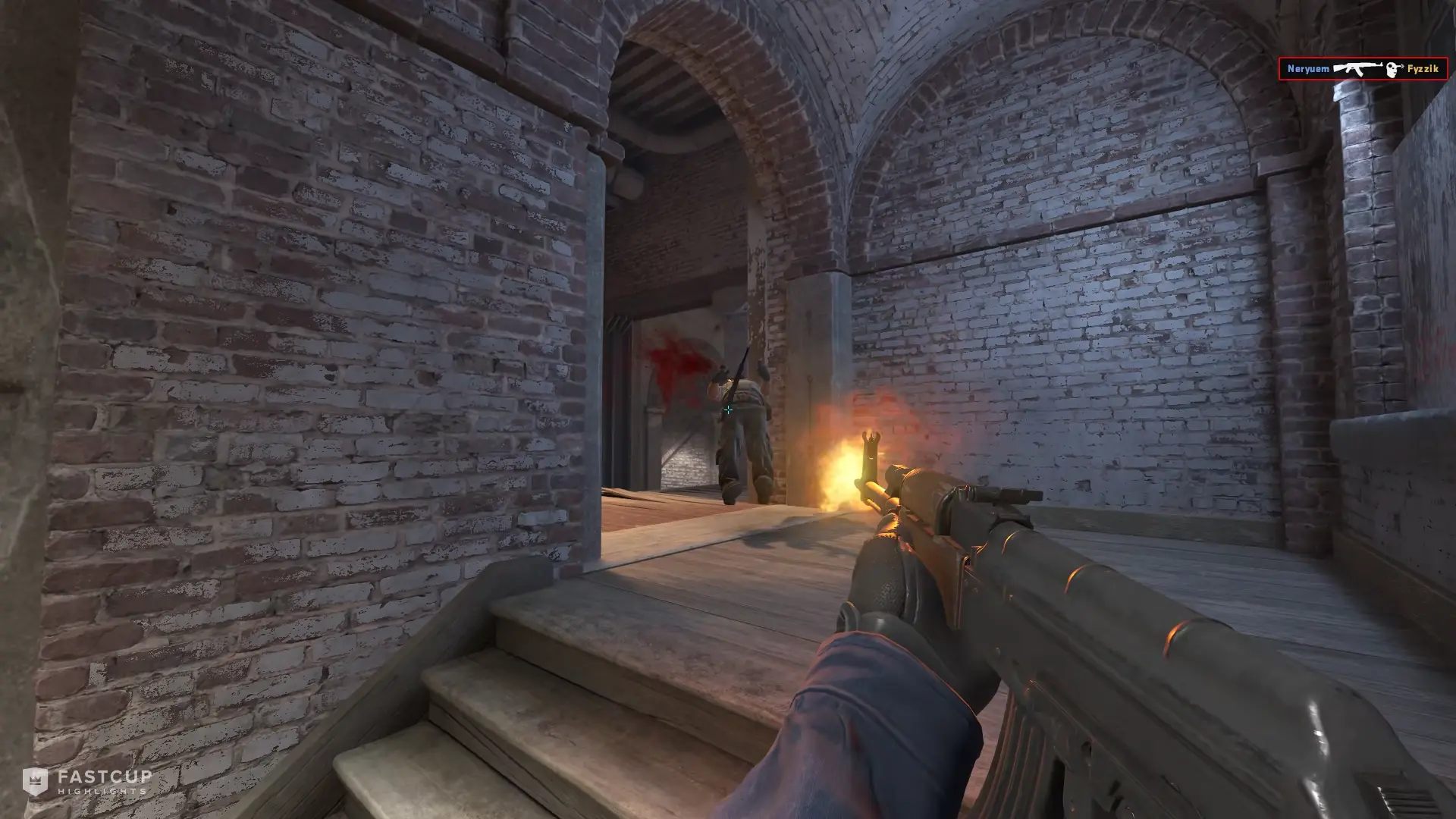Click Neryuem's name in the killfeed
This screenshot has width=1456, height=819.
tap(1308, 68)
